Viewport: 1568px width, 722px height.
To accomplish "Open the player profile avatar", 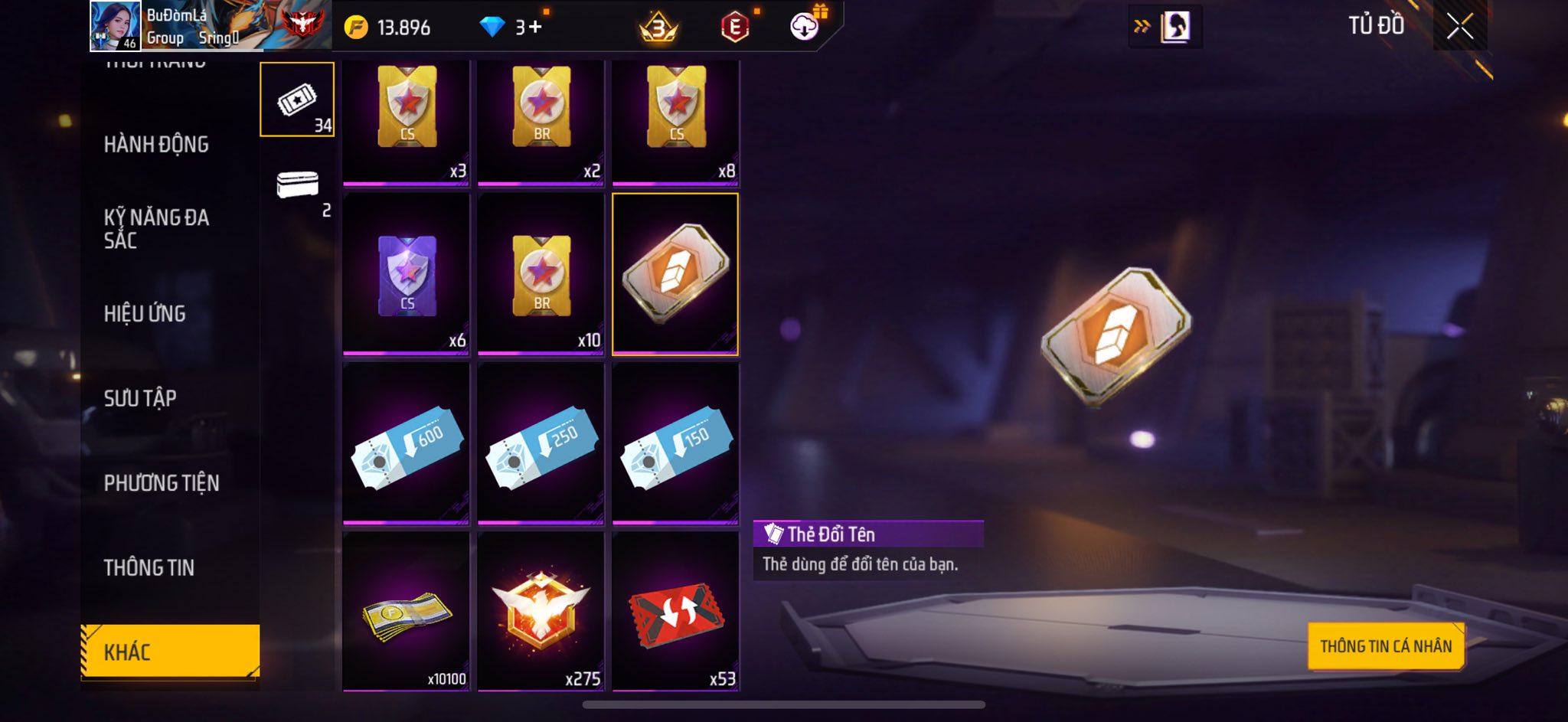I will click(x=115, y=26).
